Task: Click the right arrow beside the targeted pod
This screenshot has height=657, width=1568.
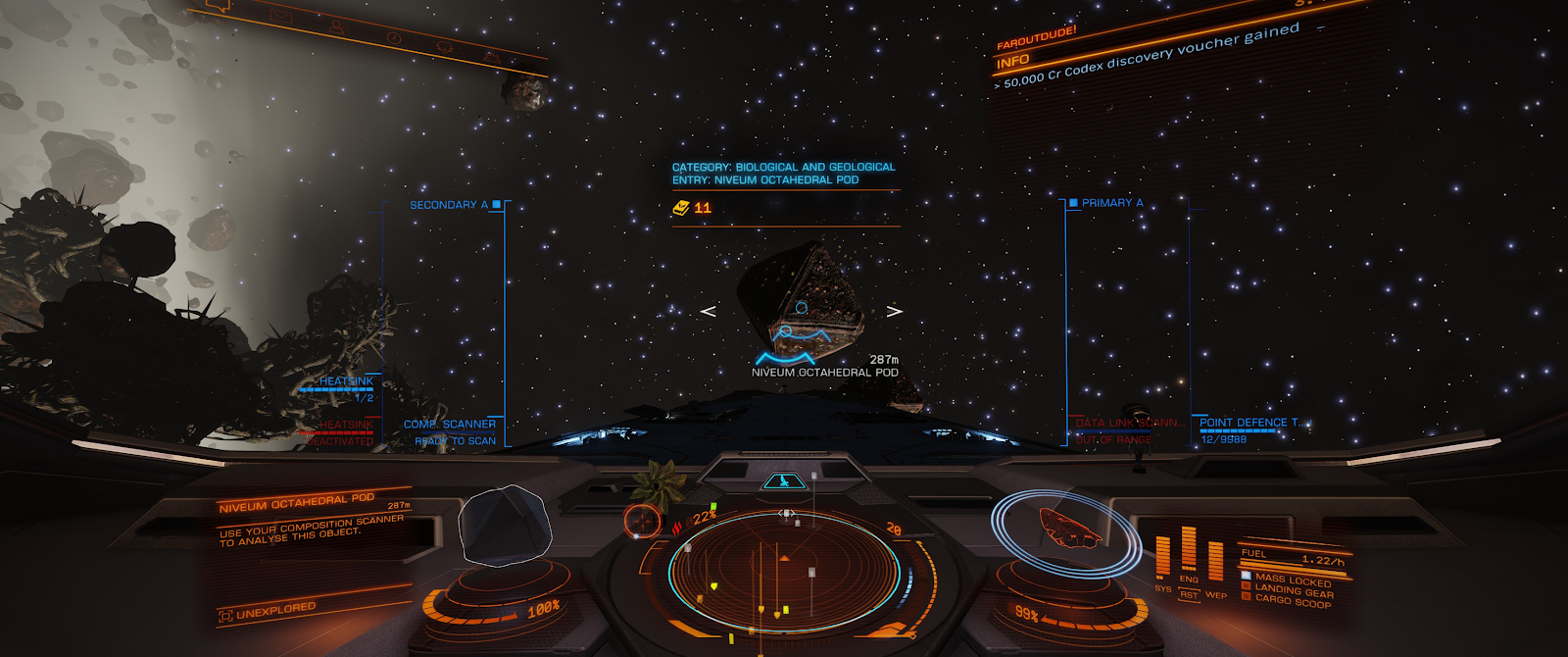Action: pos(894,311)
